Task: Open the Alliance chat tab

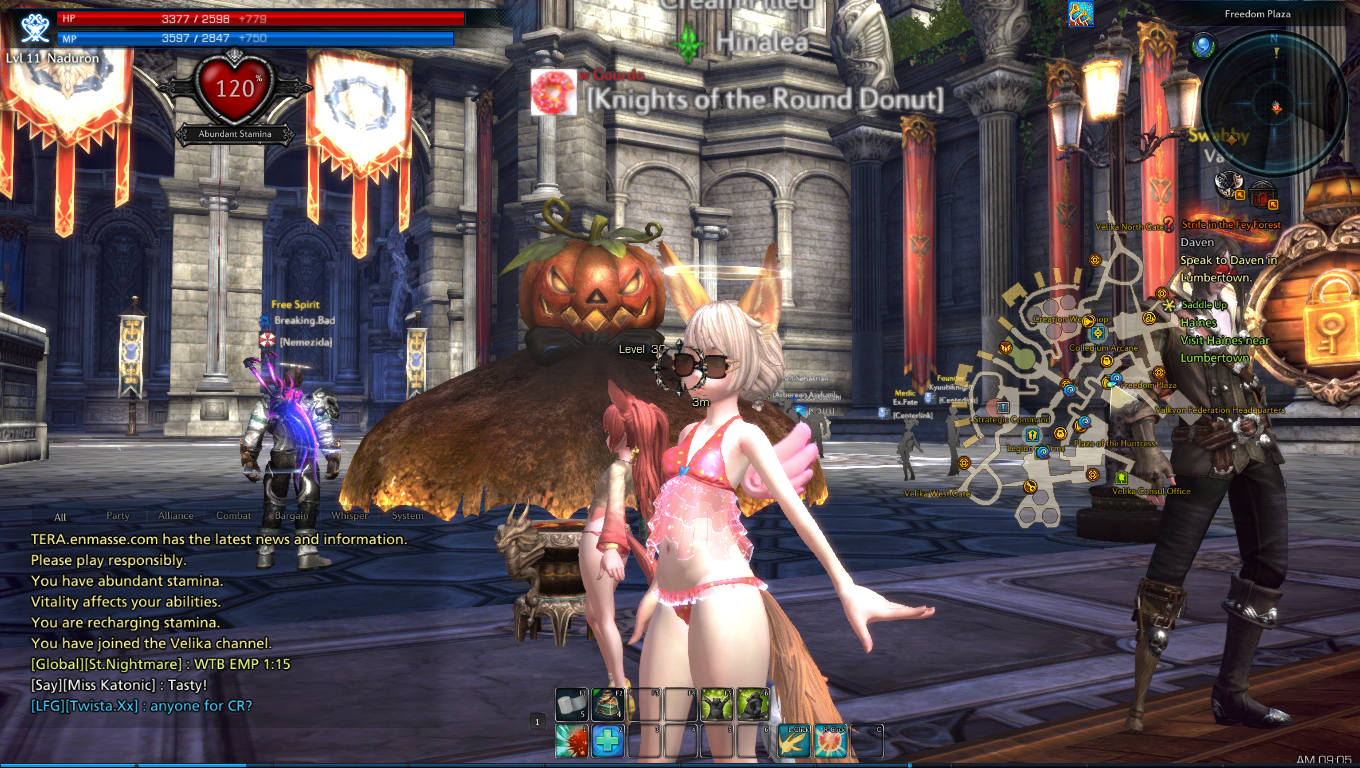Action: pyautogui.click(x=176, y=516)
